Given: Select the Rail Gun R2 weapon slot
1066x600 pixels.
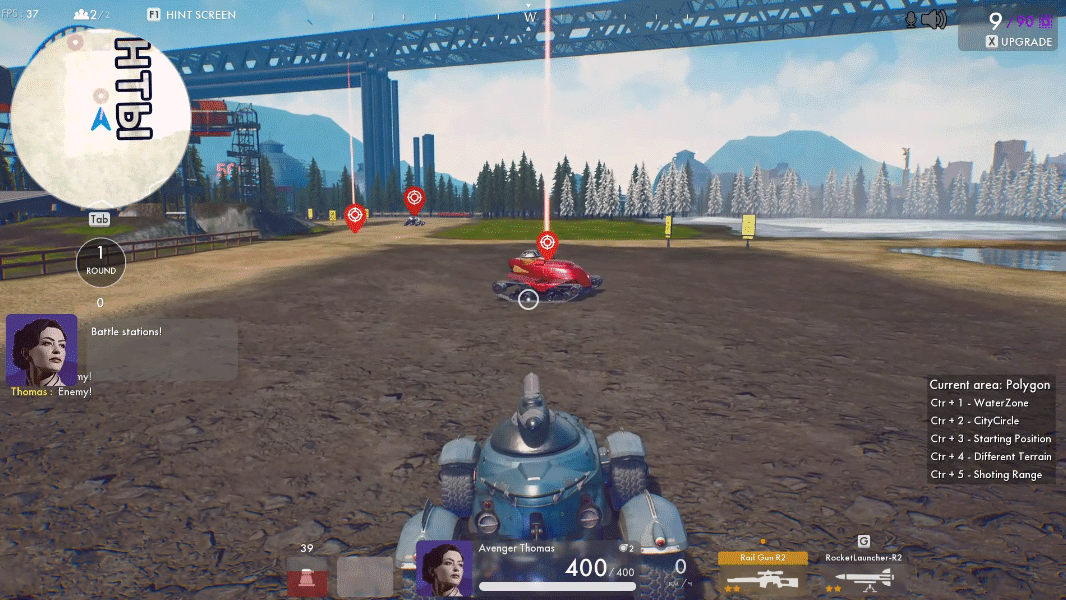Looking at the screenshot, I should point(762,573).
